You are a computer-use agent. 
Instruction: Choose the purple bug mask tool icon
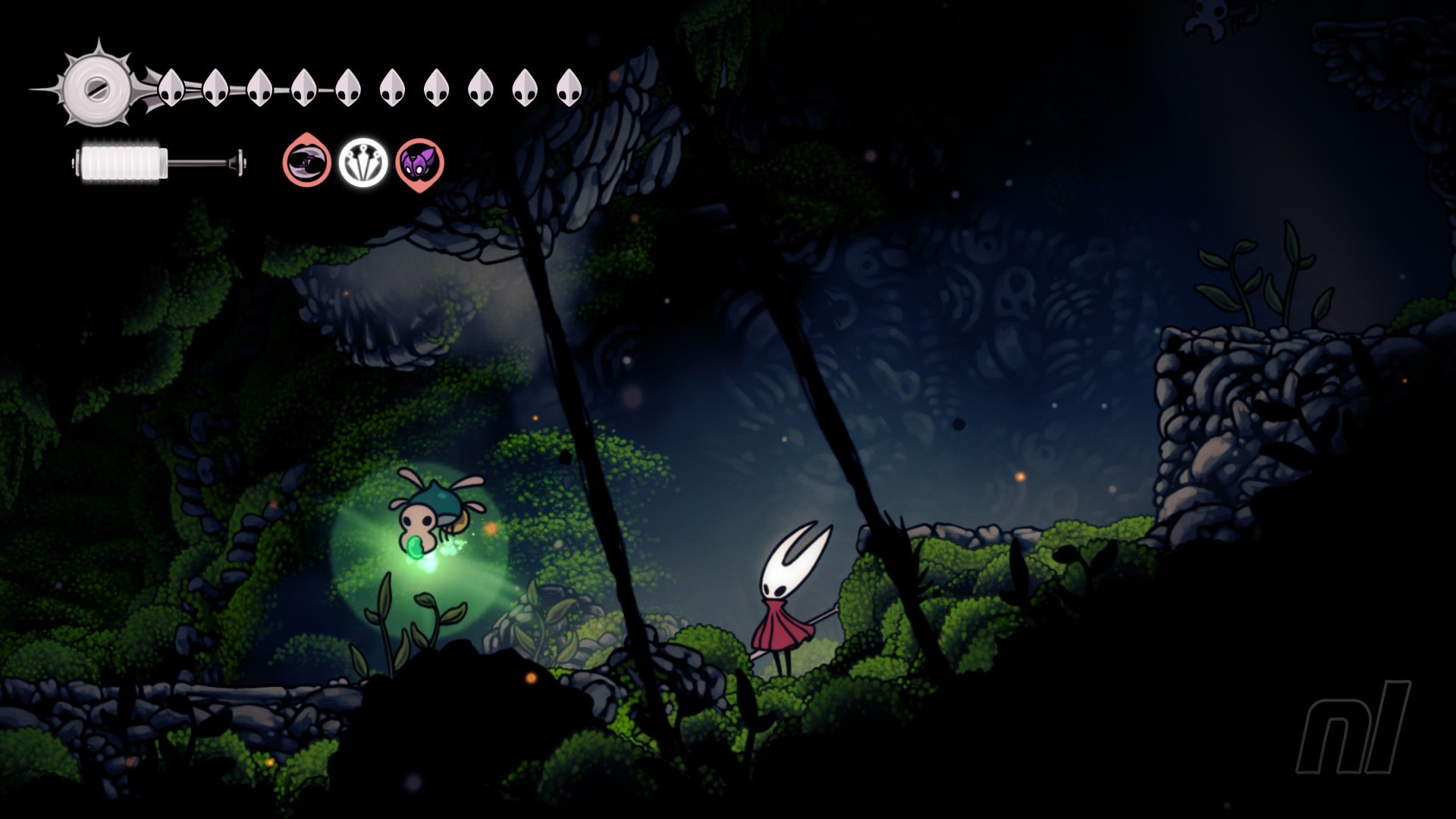click(x=419, y=163)
